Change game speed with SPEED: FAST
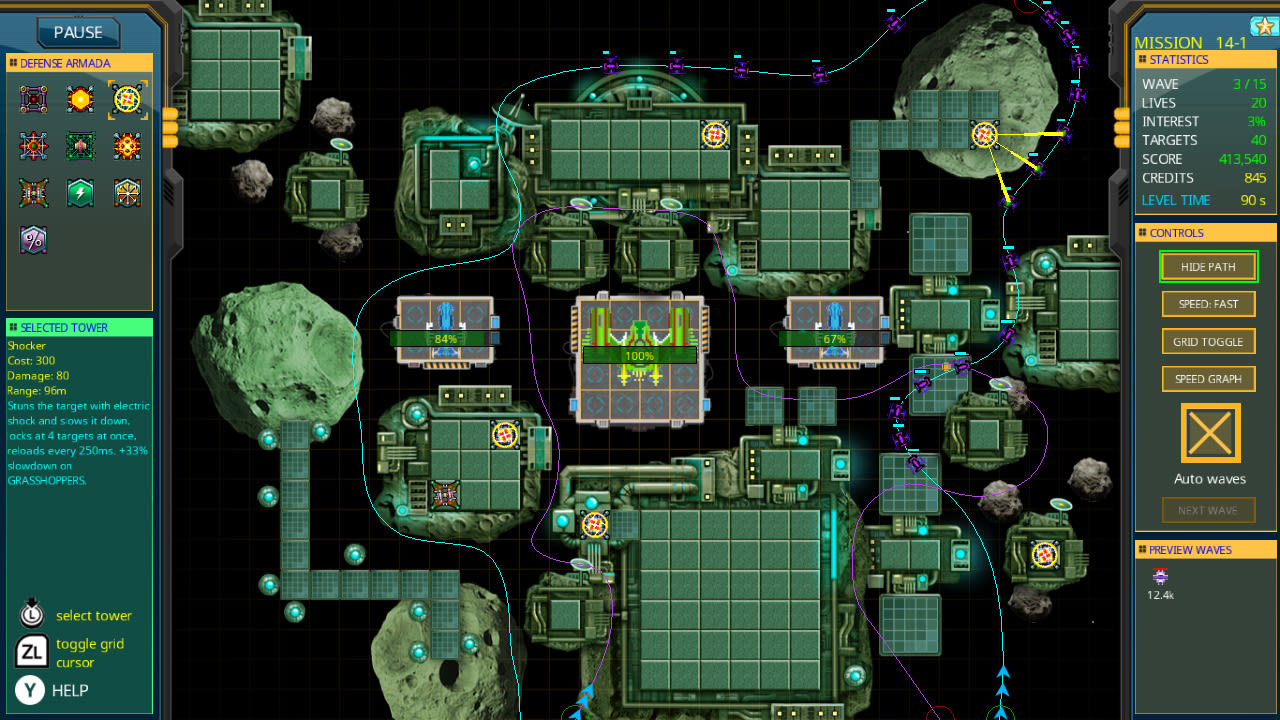1280x720 pixels. (1208, 303)
